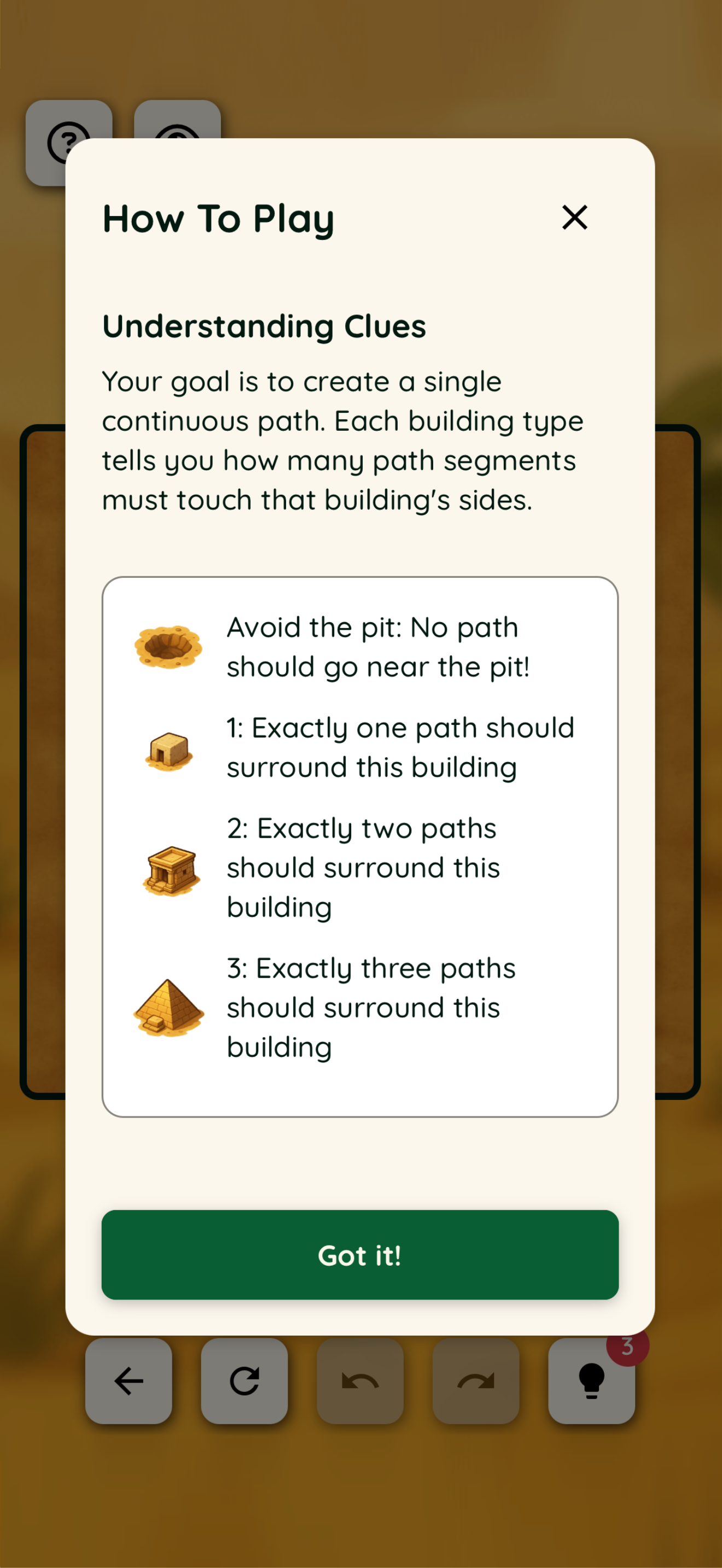Restart the puzzle via the reset icon
The width and height of the screenshot is (722, 1568).
tap(244, 1380)
